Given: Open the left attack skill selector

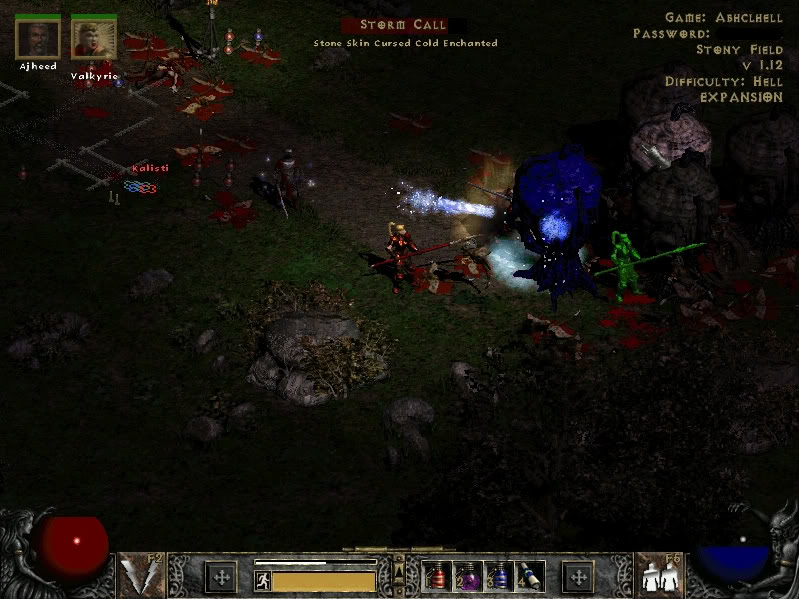Looking at the screenshot, I should point(141,576).
